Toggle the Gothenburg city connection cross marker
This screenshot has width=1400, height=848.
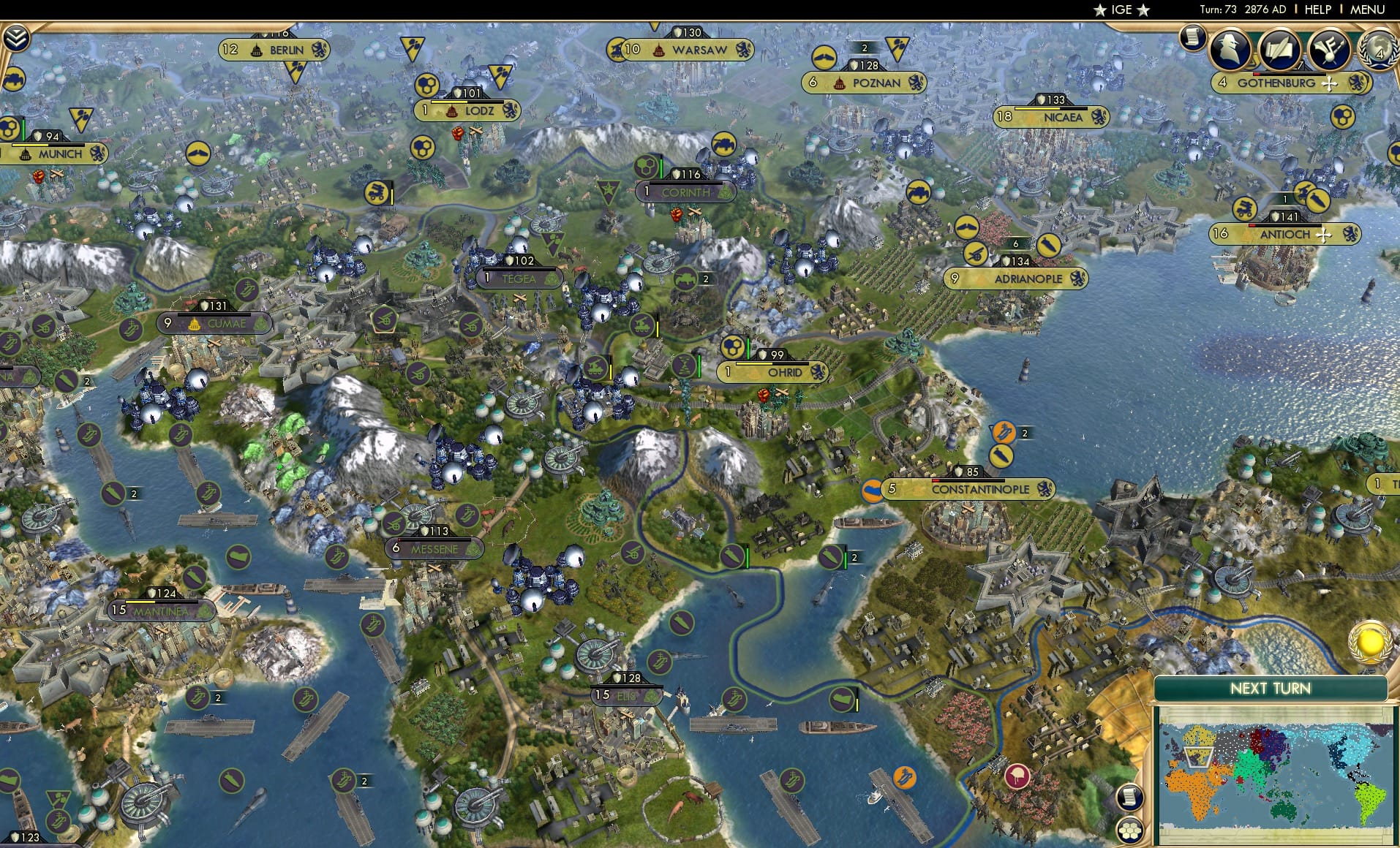click(1328, 84)
